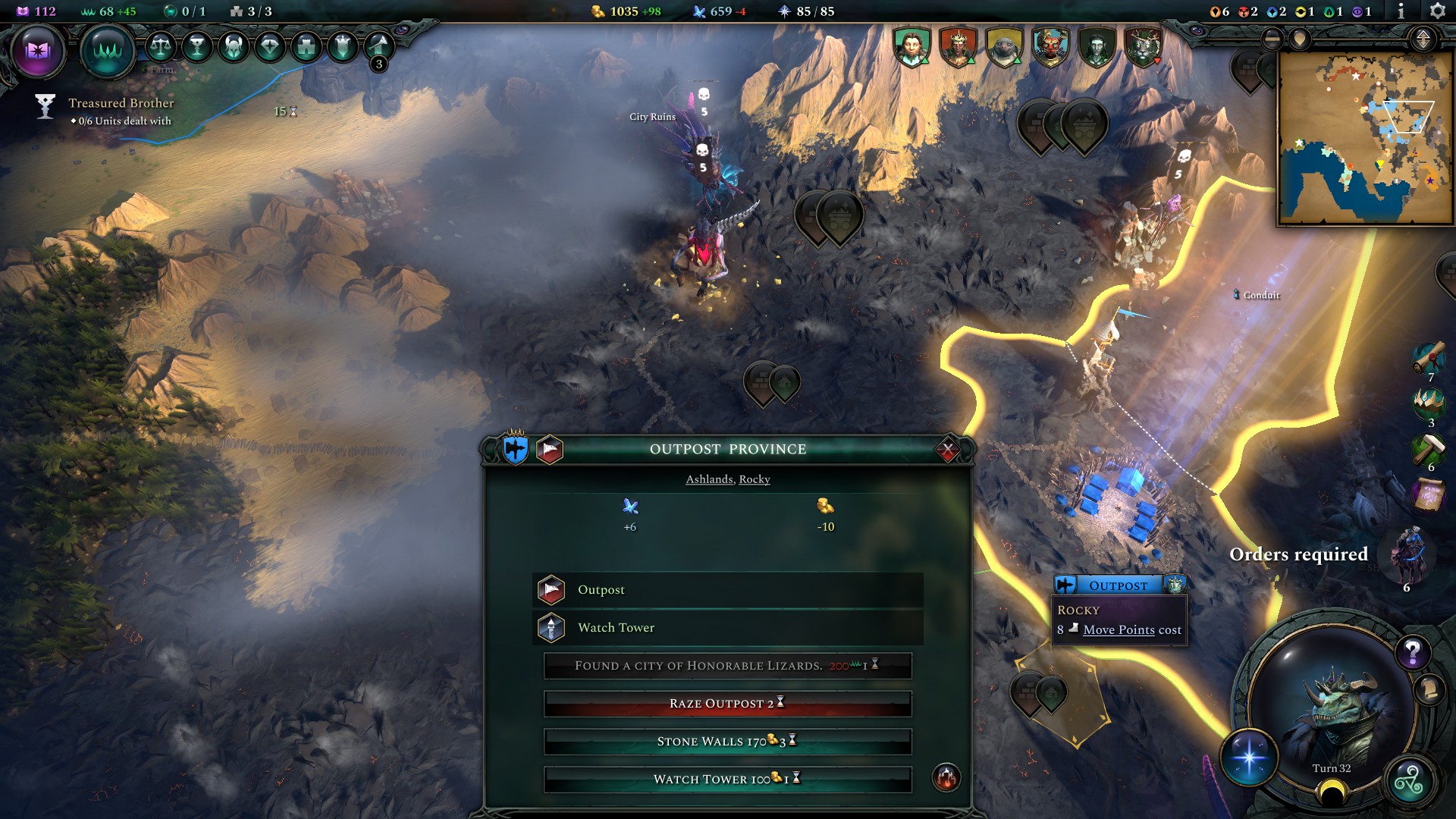Screen dimensions: 1456x819
Task: Click the helmet units icon in top toolbar
Action: (x=232, y=45)
